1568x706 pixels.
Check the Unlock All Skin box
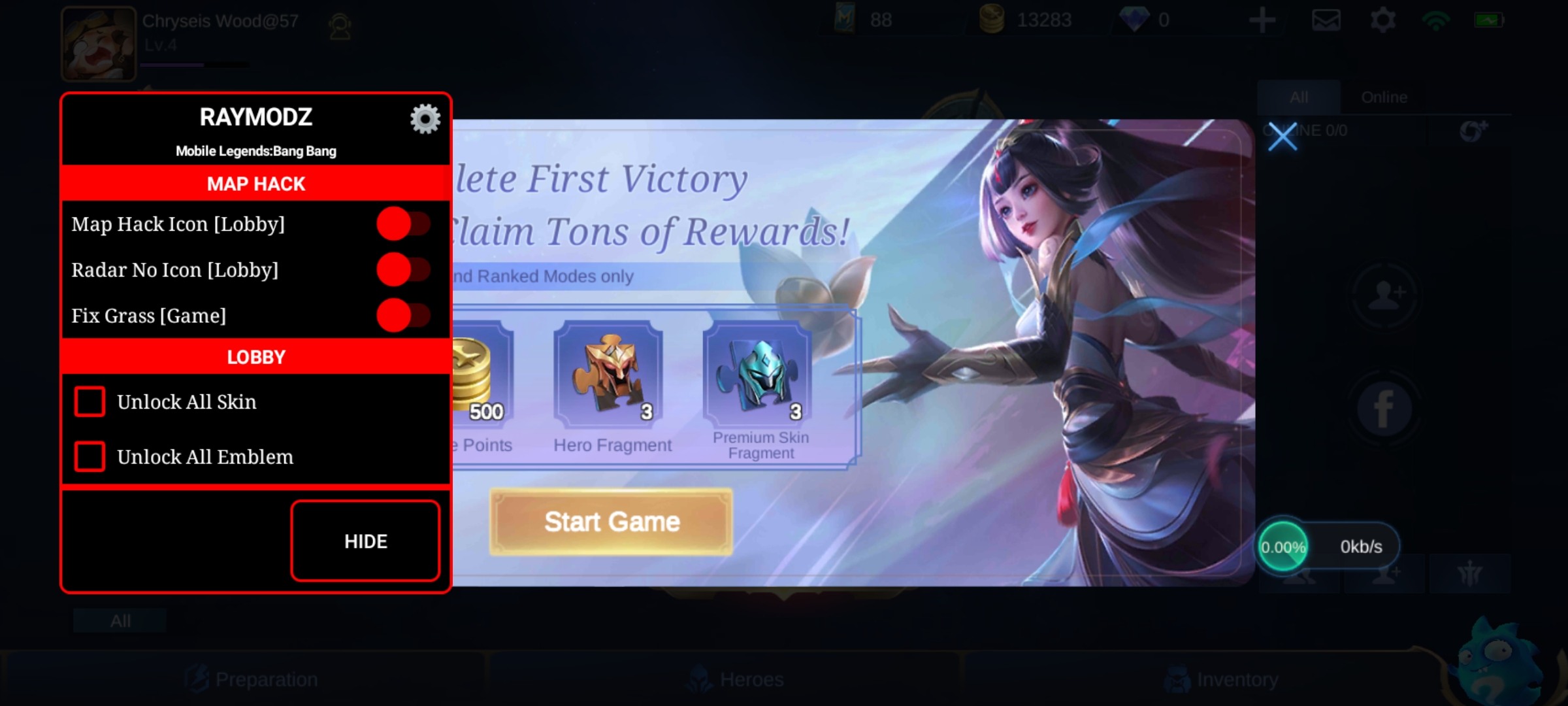click(x=90, y=401)
